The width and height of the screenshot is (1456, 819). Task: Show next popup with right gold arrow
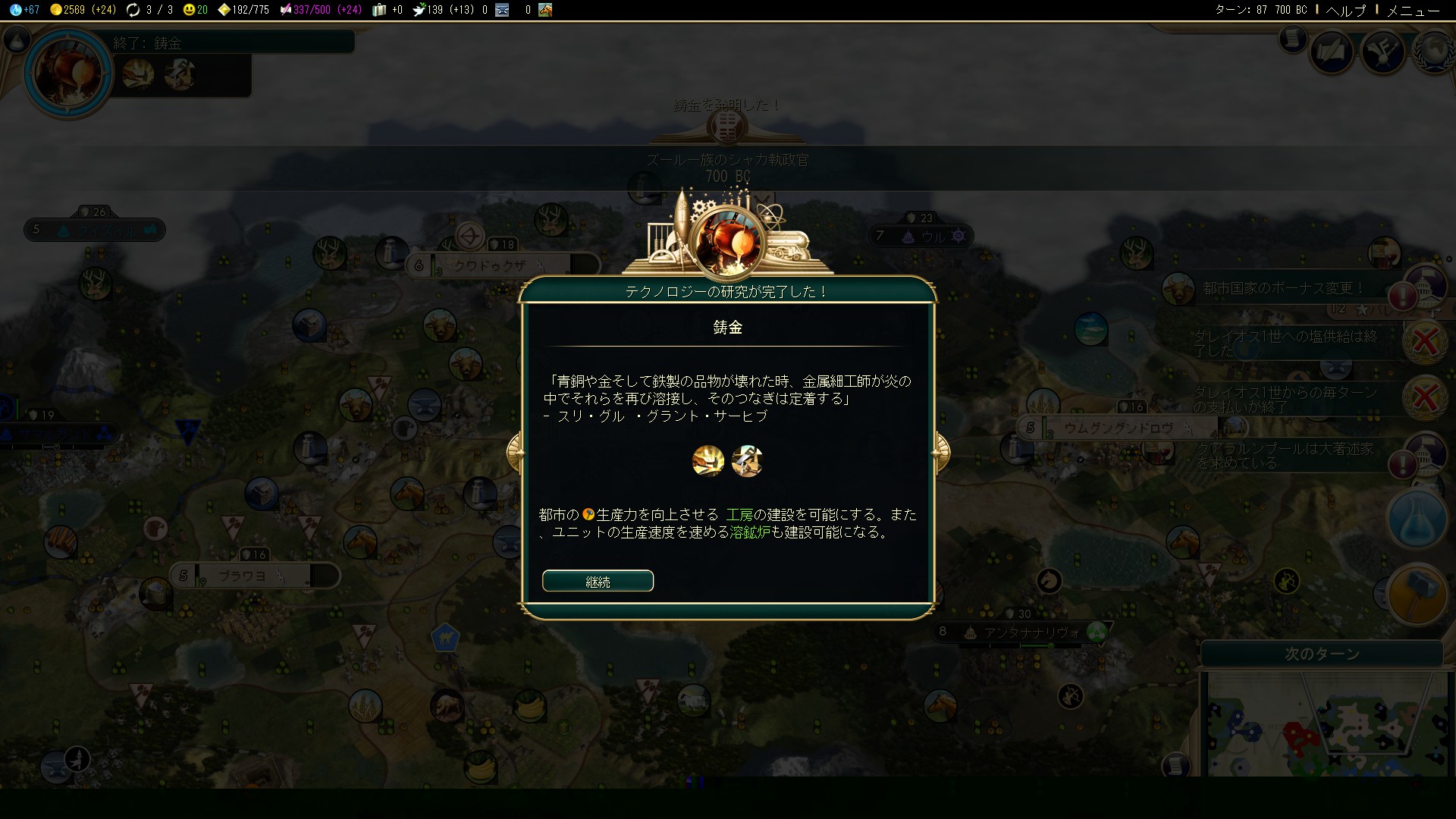coord(940,452)
